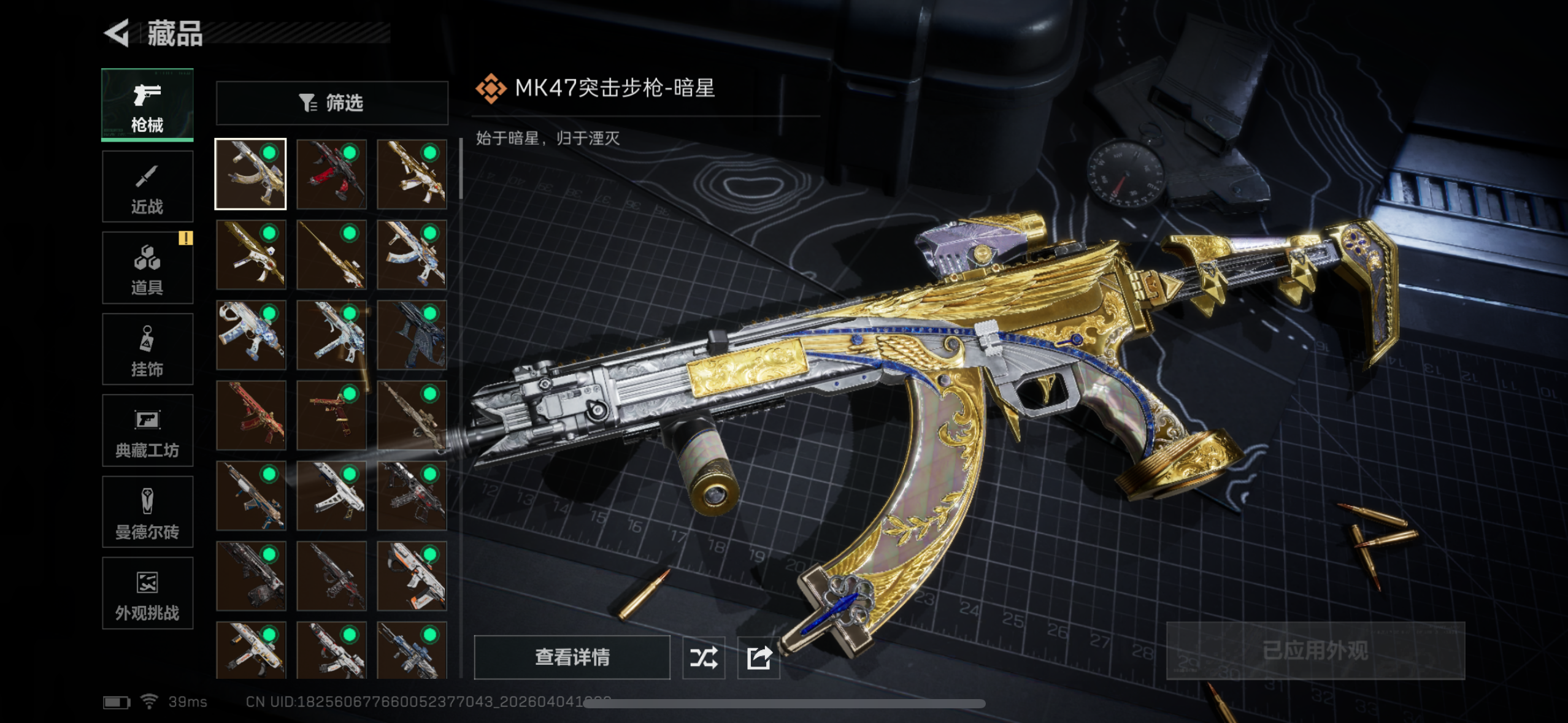1568x723 pixels.
Task: Go back using the arrow beside 藏品
Action: click(117, 33)
